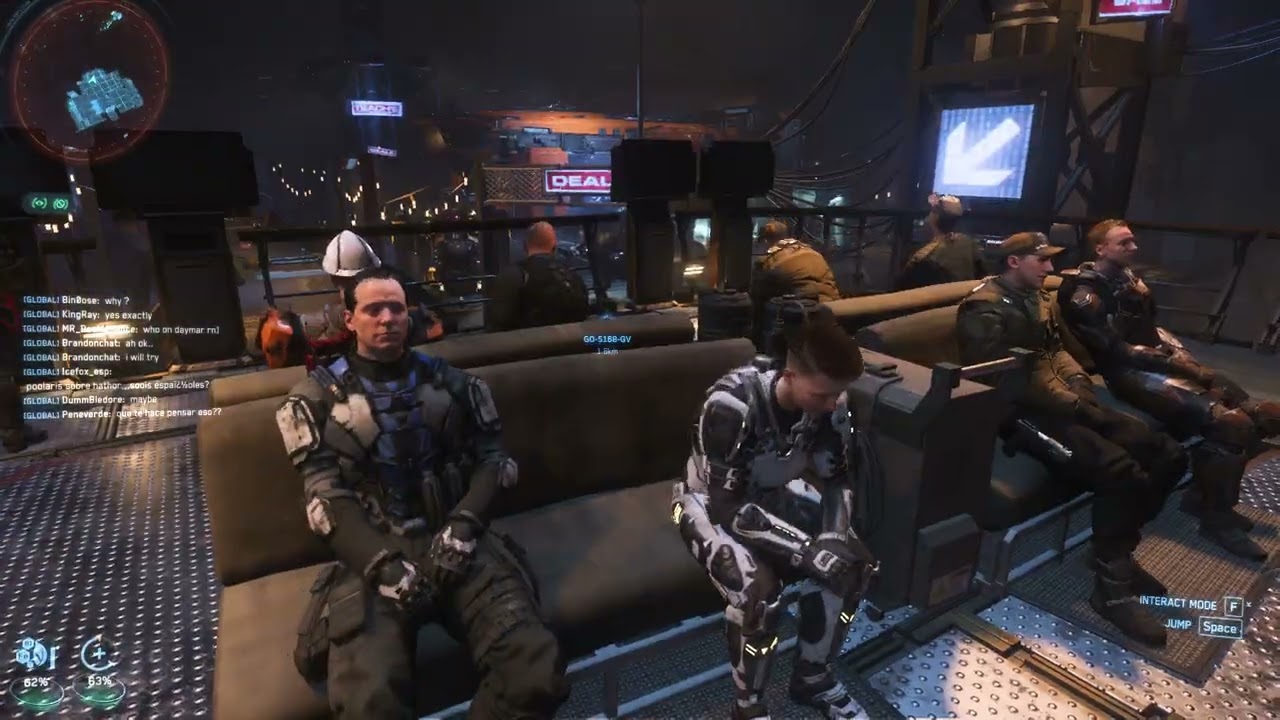Click the green status indicator badge
The width and height of the screenshot is (1280, 720).
point(49,203)
